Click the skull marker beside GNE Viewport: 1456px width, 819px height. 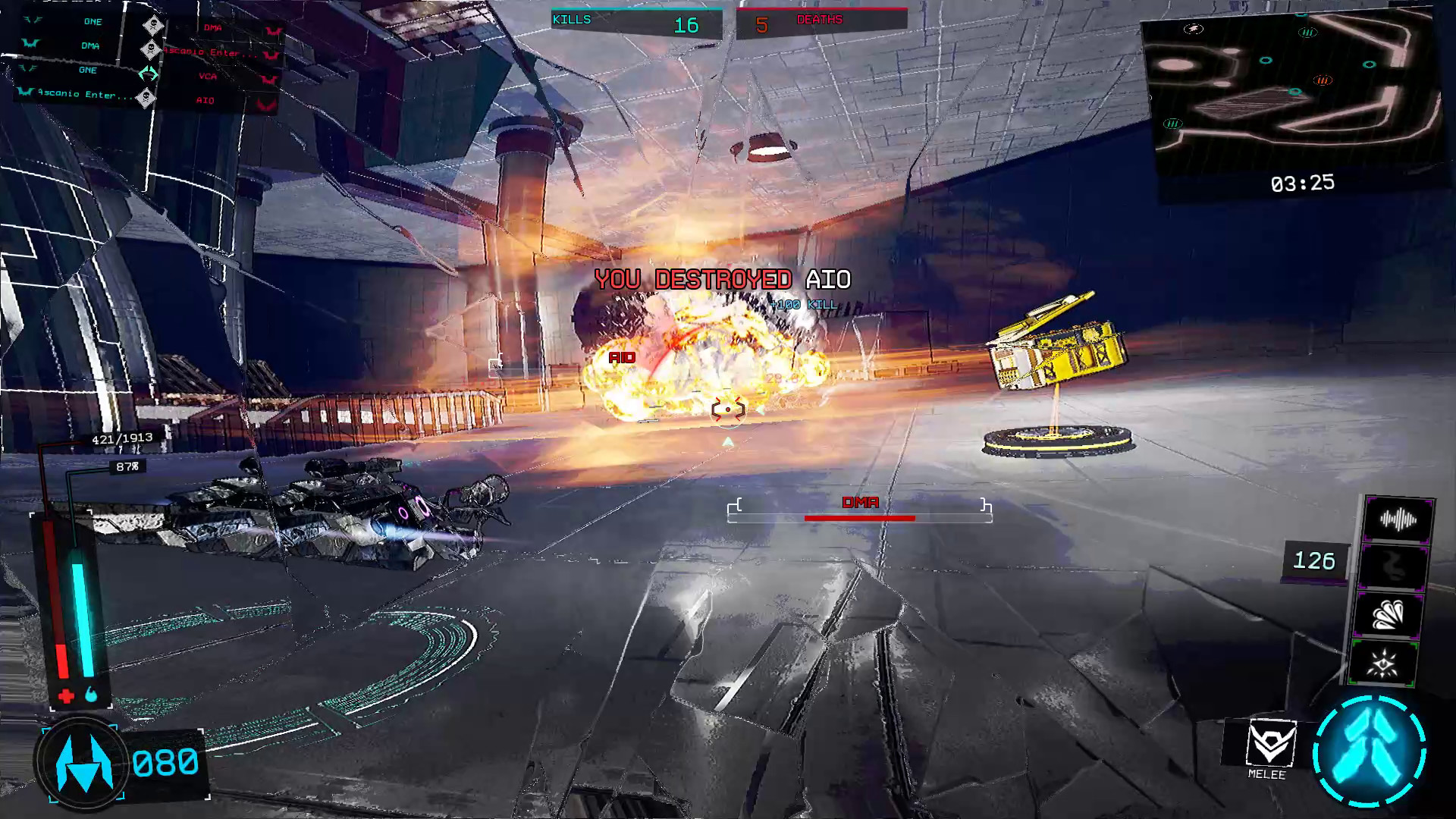[x=153, y=24]
